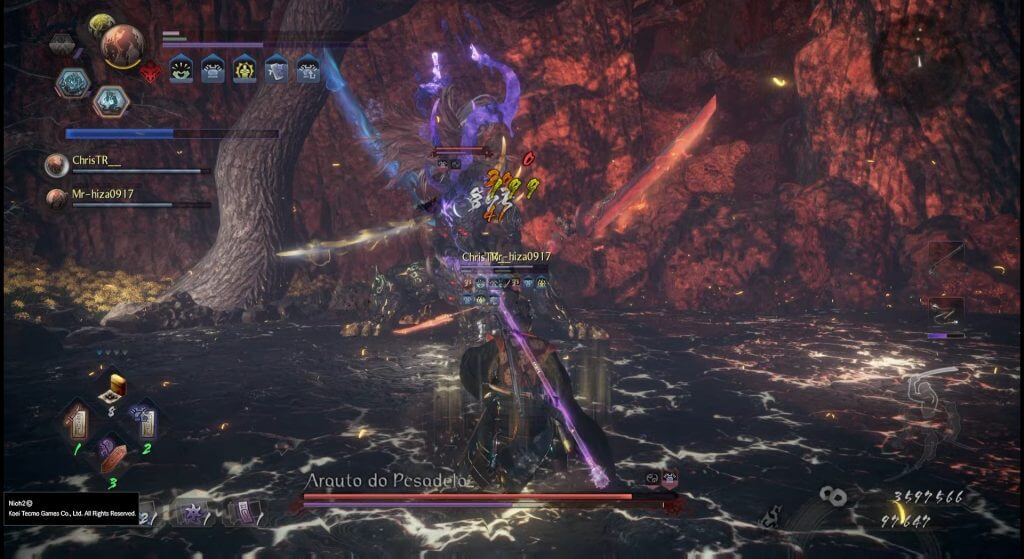This screenshot has width=1024, height=559.
Task: Select the purple talisman shortcut slot
Action: [x=243, y=513]
